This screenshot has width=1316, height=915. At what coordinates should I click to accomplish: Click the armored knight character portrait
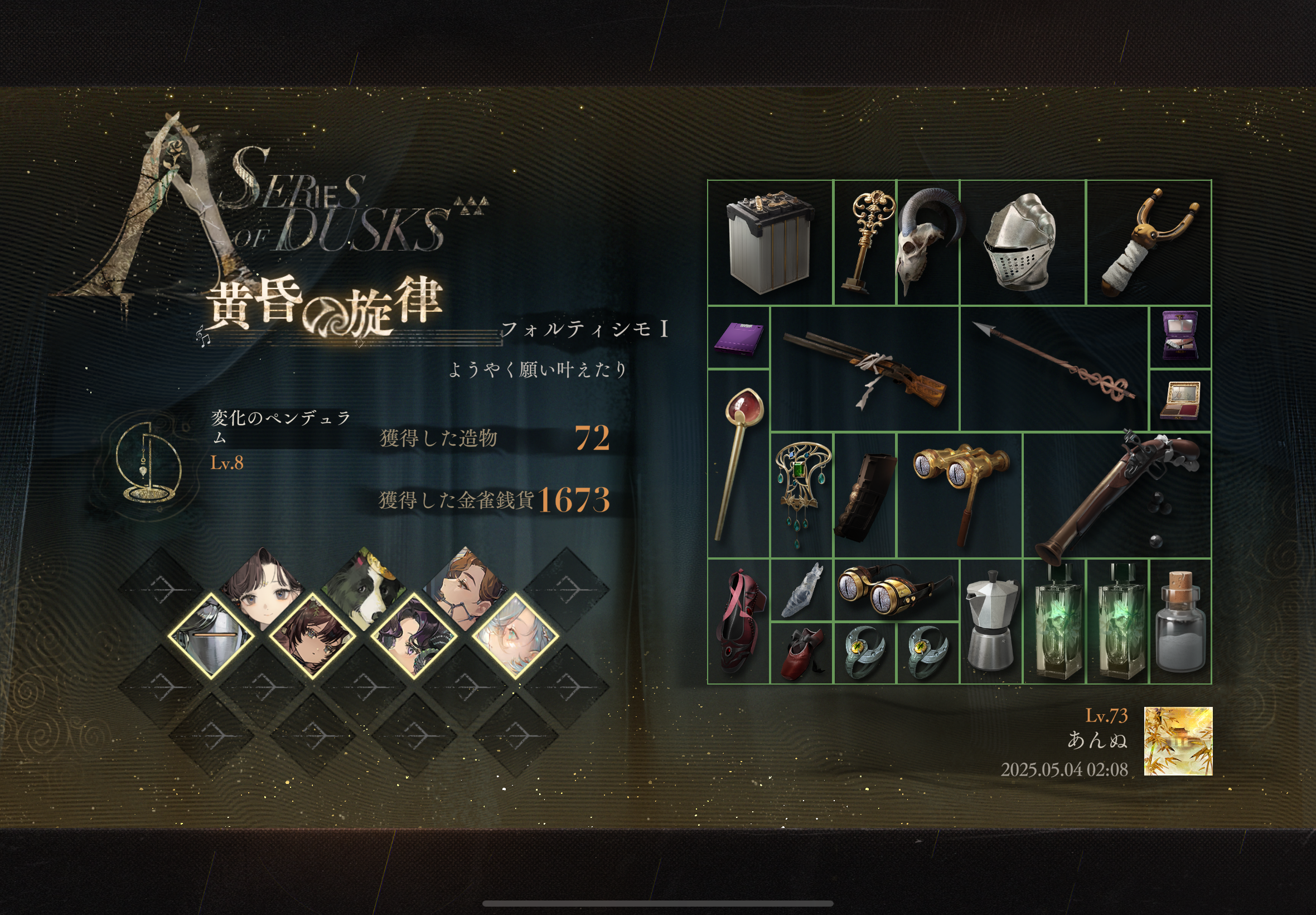tap(211, 637)
